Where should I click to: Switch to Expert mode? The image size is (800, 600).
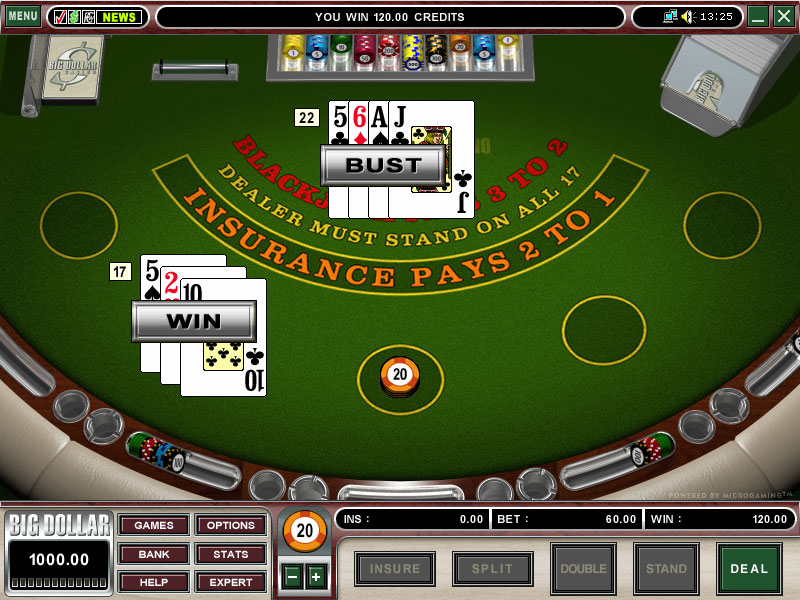pos(231,581)
